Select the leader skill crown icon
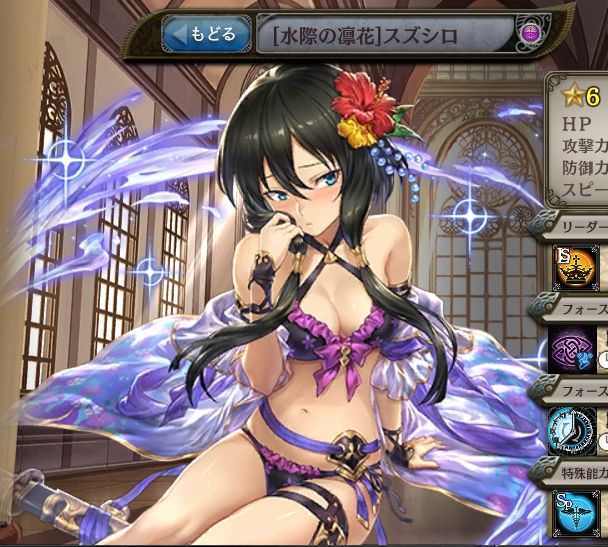This screenshot has height=547, width=608. click(x=574, y=268)
